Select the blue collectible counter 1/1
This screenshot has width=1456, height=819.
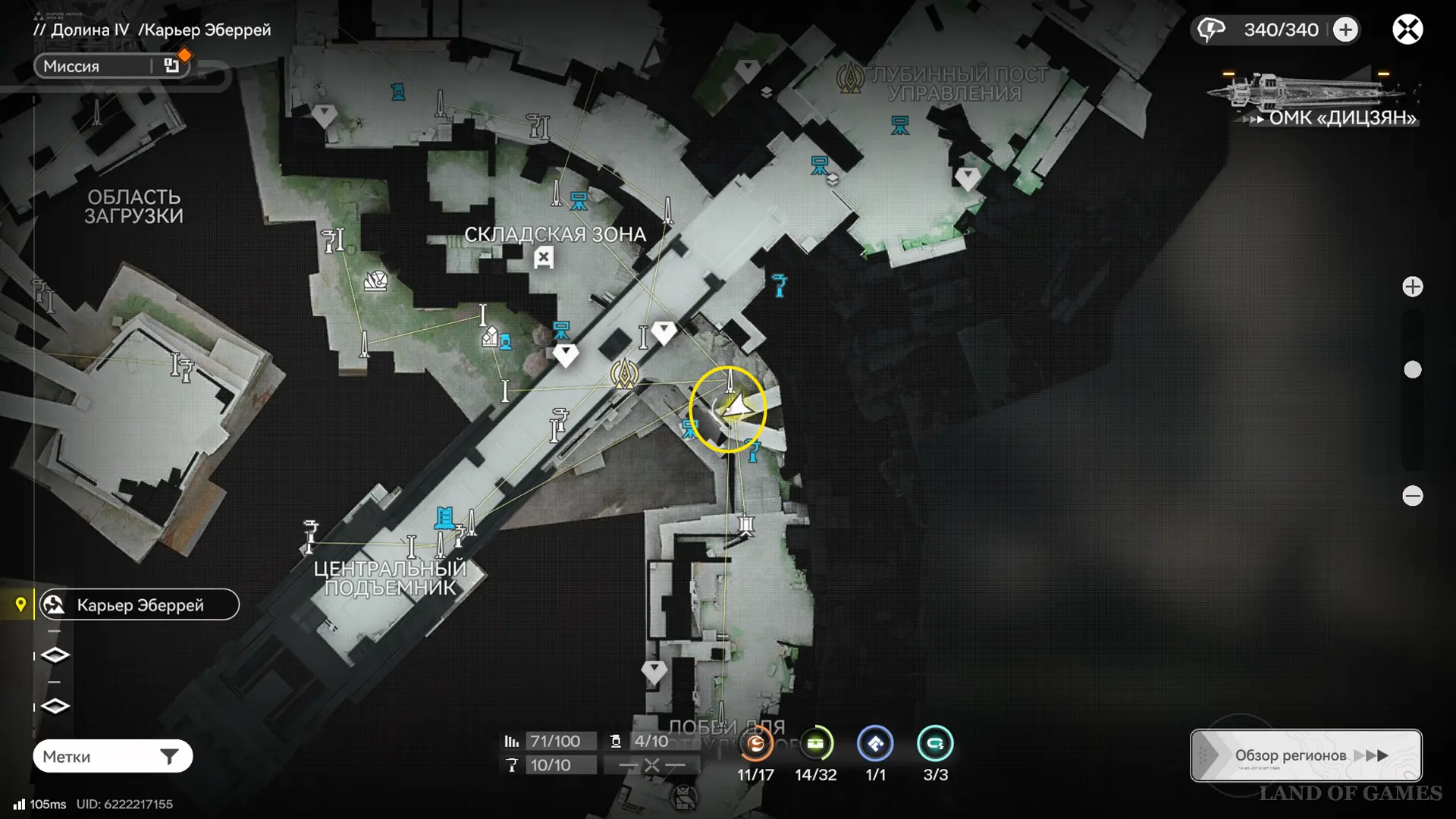(875, 745)
